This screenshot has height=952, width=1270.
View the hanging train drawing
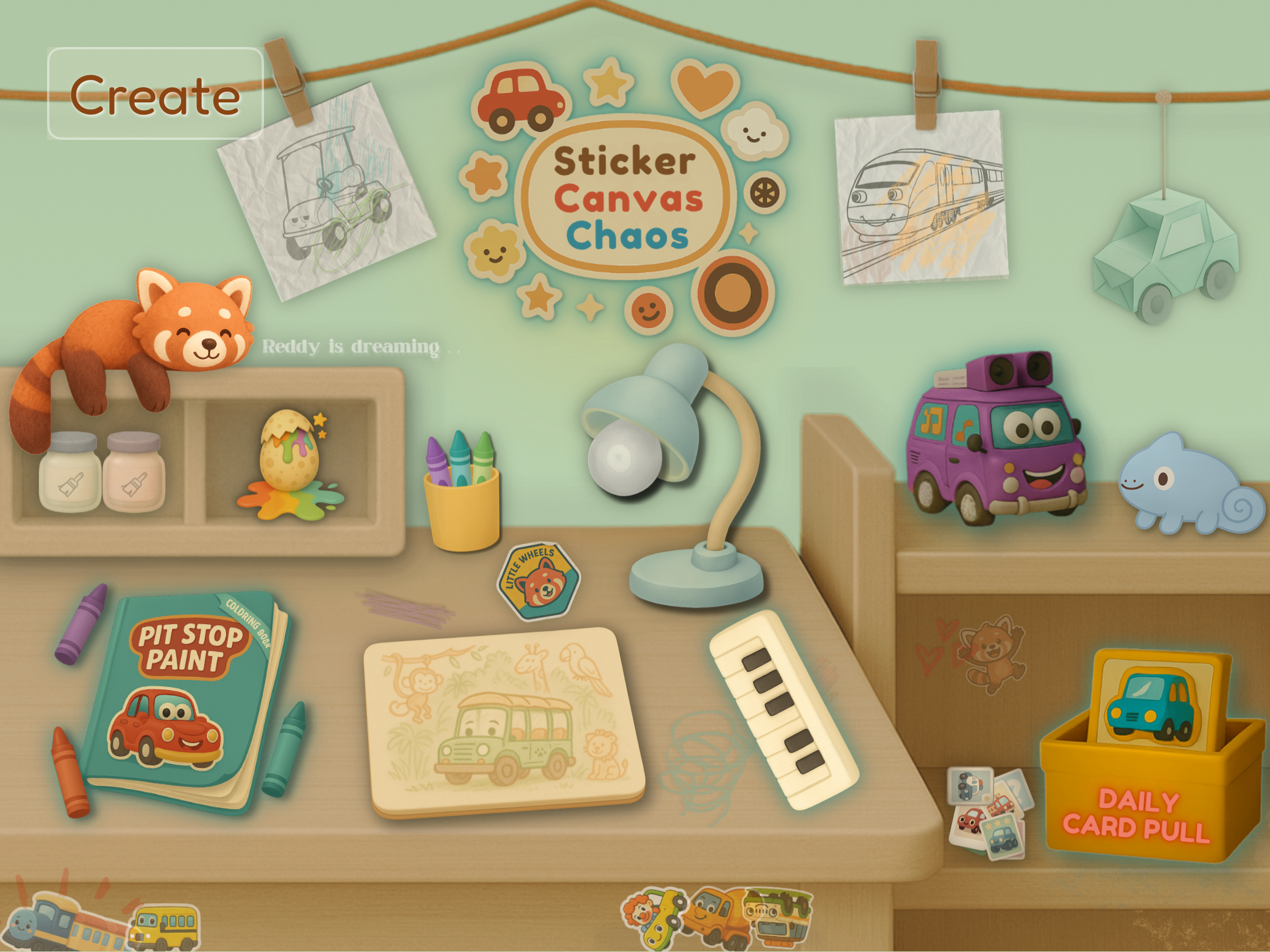point(922,197)
